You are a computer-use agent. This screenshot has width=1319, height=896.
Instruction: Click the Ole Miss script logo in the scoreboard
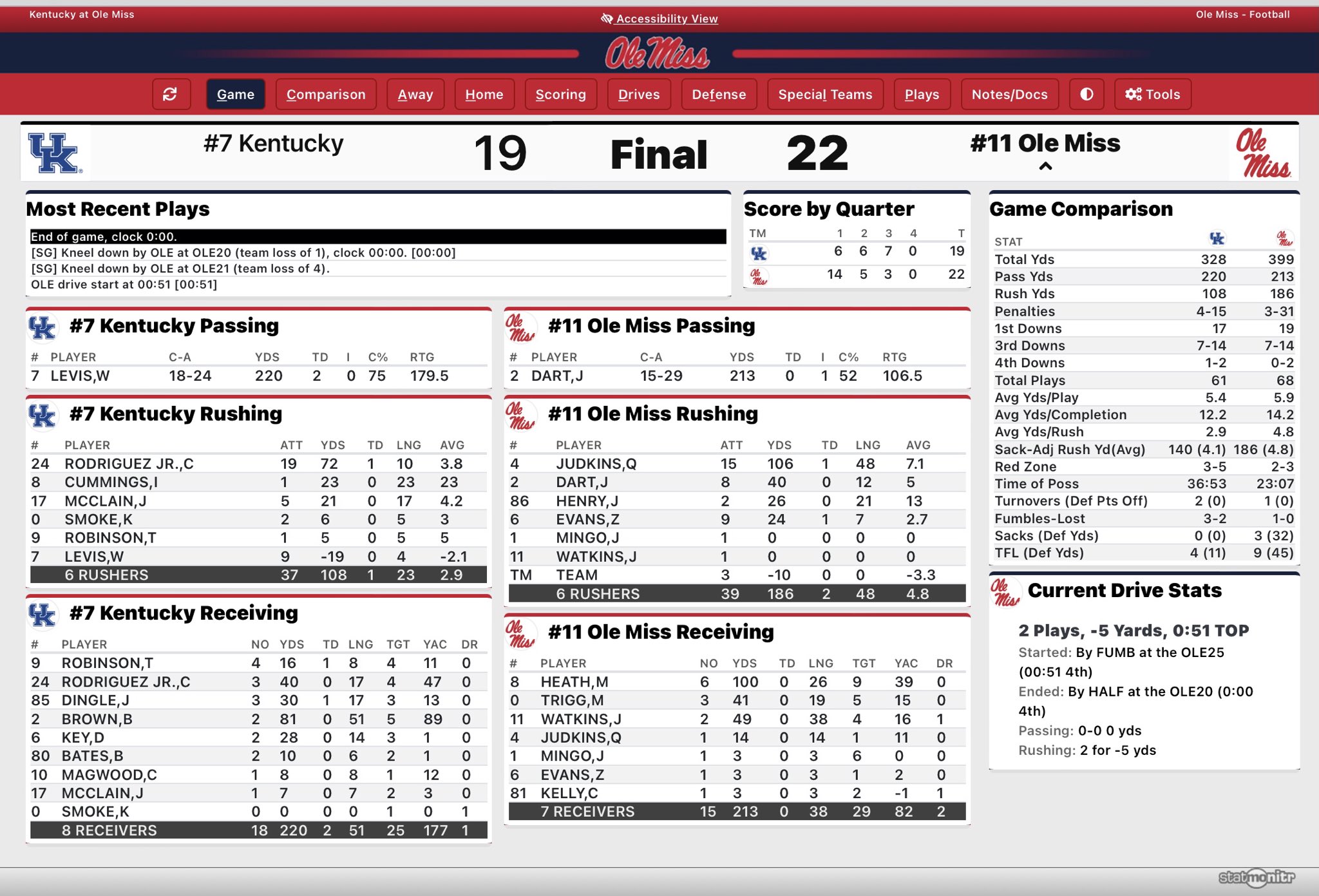click(1261, 153)
